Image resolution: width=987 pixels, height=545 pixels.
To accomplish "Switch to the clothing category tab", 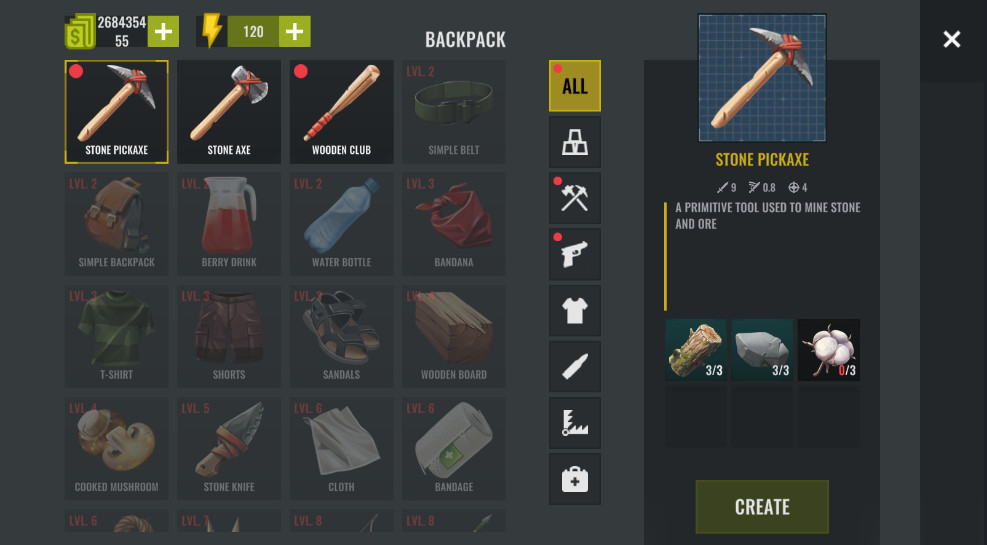I will coord(574,310).
